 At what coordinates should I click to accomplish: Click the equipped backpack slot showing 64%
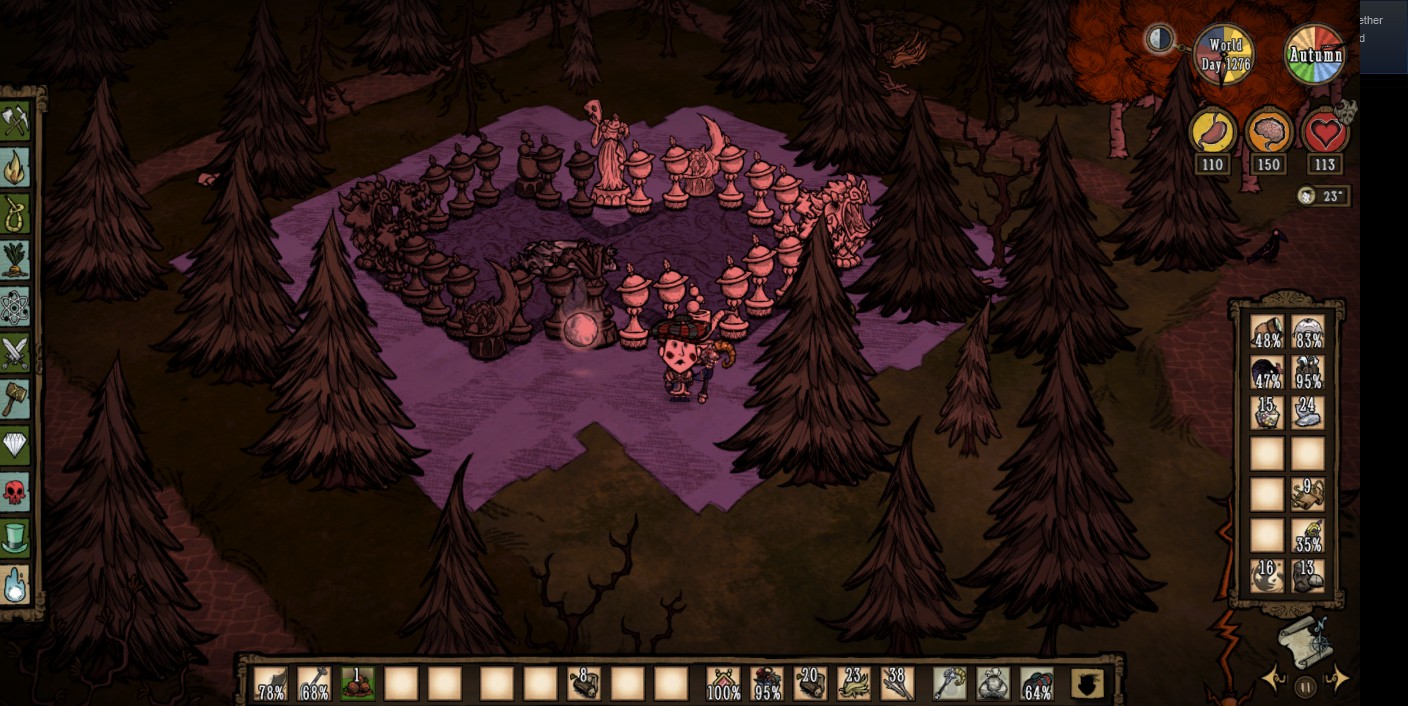click(1037, 684)
